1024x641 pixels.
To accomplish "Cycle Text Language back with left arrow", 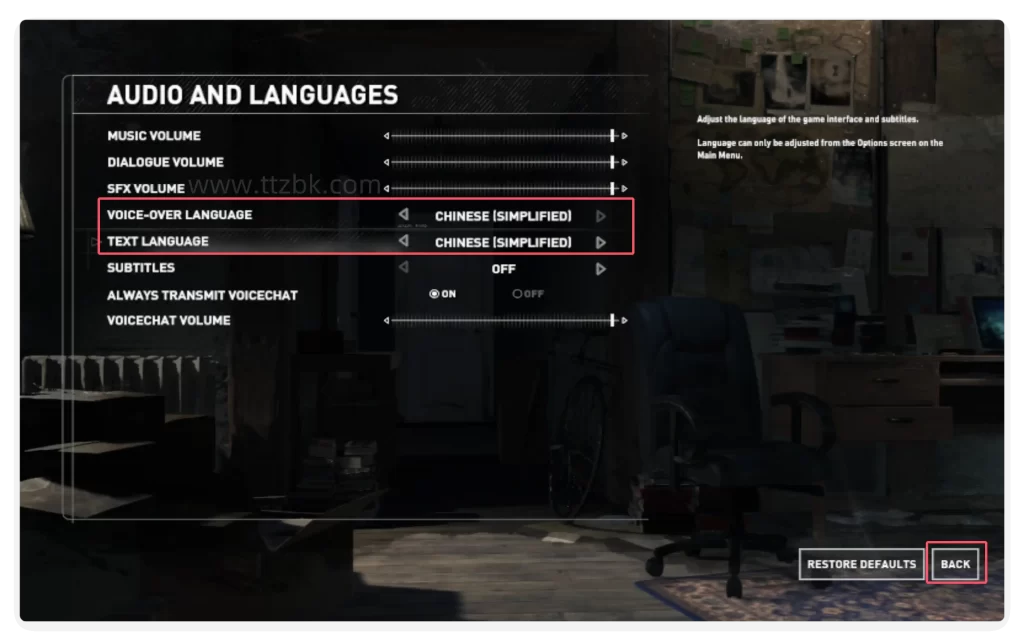I will point(403,242).
